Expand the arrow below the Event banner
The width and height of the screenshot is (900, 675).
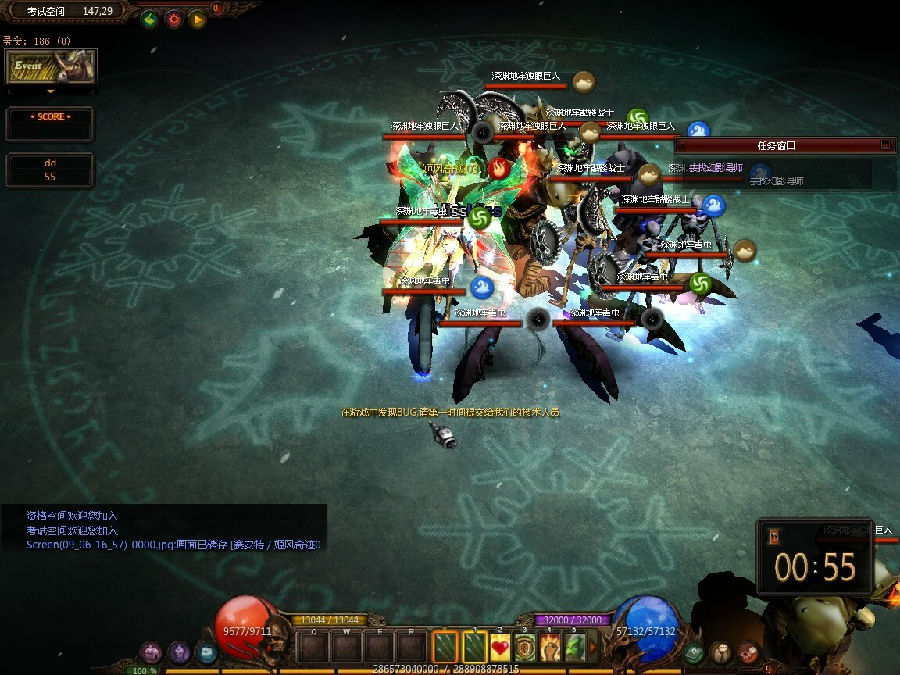click(x=51, y=91)
